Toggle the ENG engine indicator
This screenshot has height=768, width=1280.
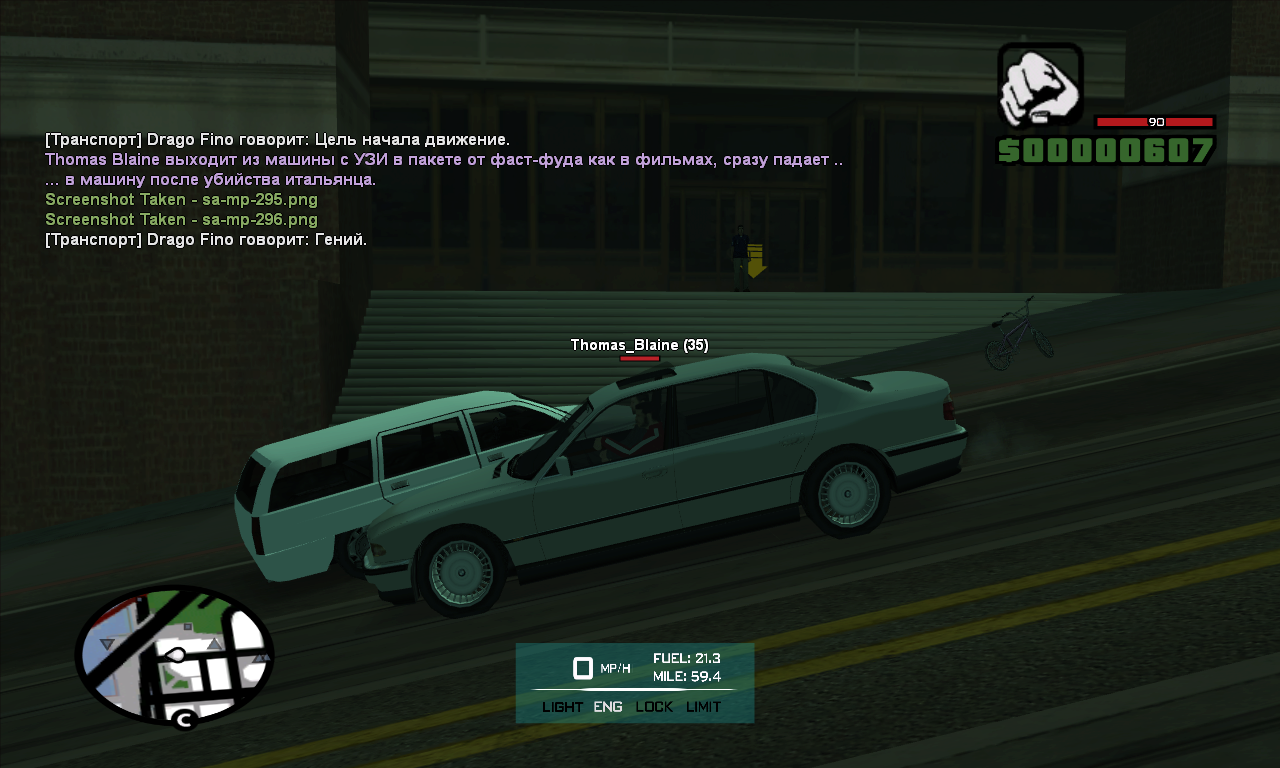tap(608, 707)
